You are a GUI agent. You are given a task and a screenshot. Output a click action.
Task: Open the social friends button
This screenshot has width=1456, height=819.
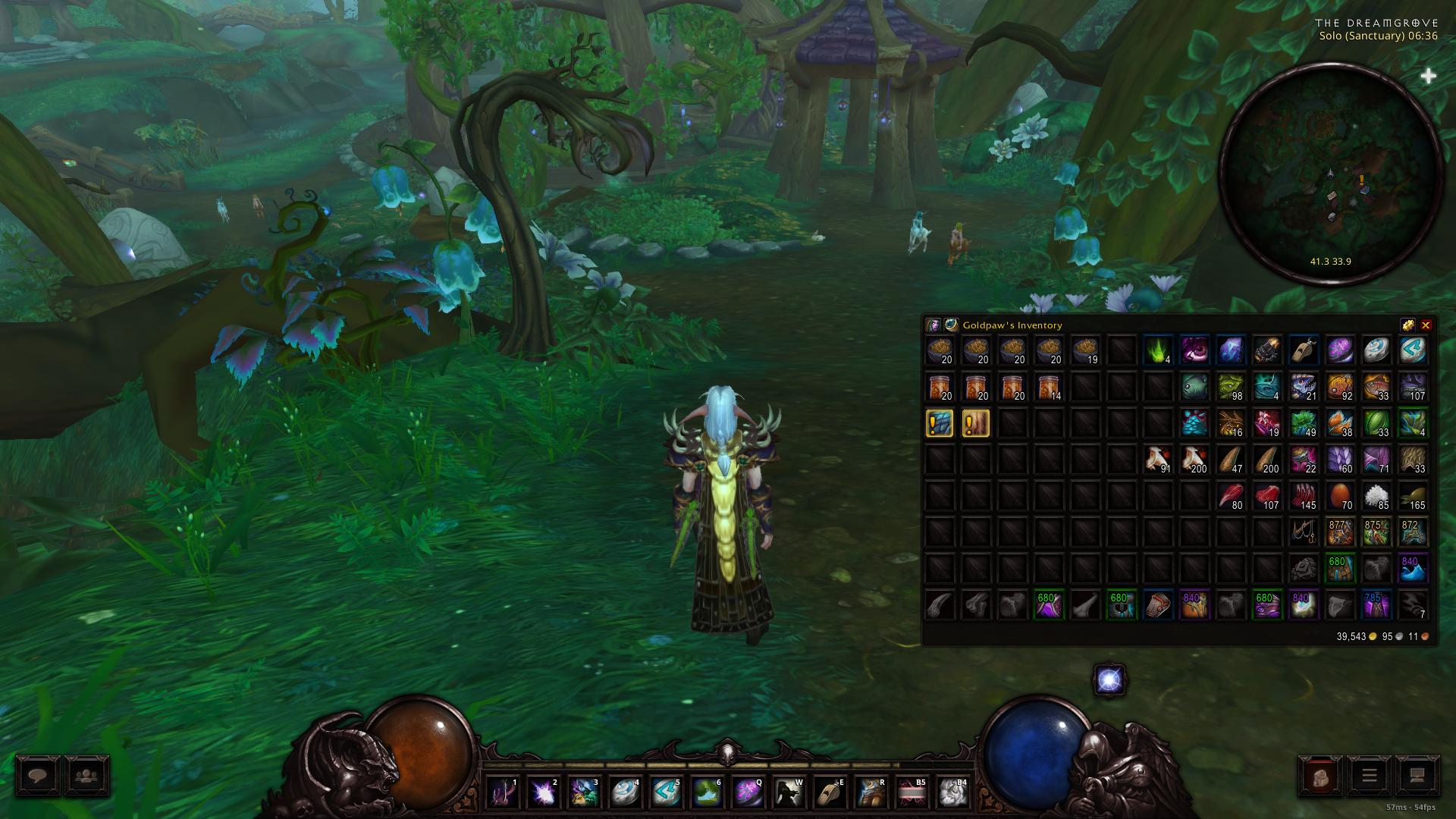click(x=86, y=776)
